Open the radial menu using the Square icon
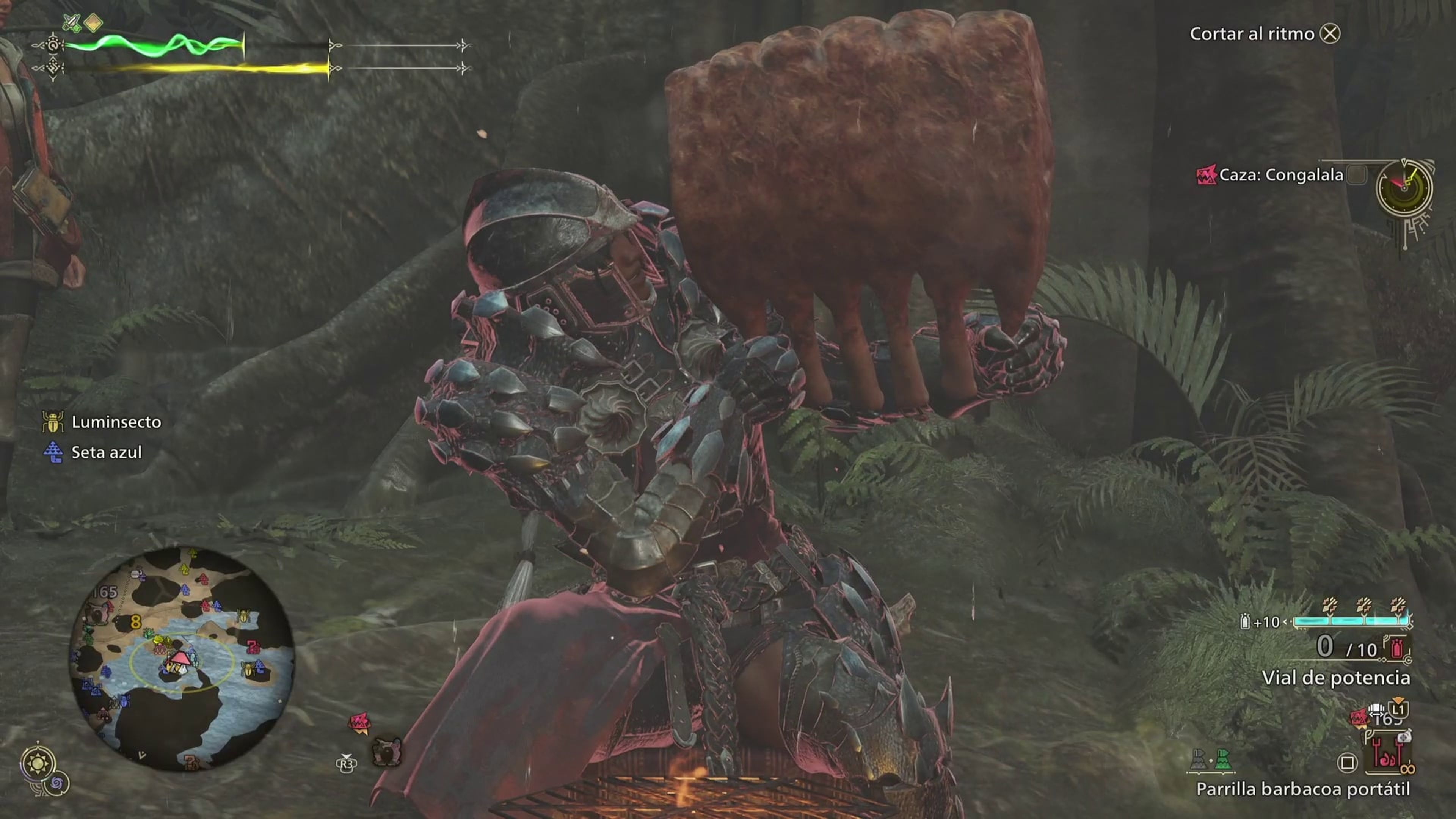Screen dimensions: 1456x819 (x=1348, y=763)
